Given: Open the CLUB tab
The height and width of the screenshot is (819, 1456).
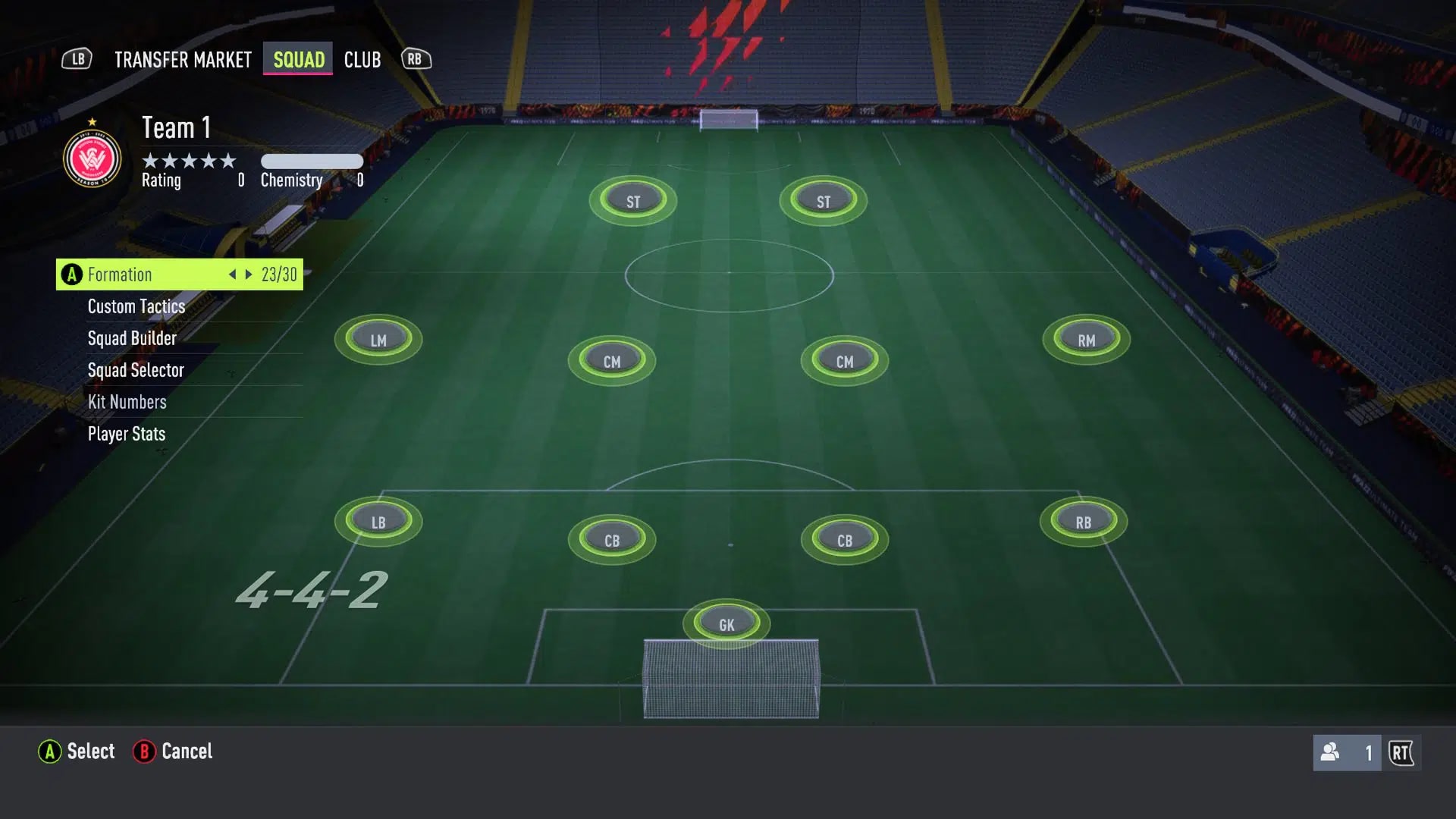Looking at the screenshot, I should (x=362, y=60).
